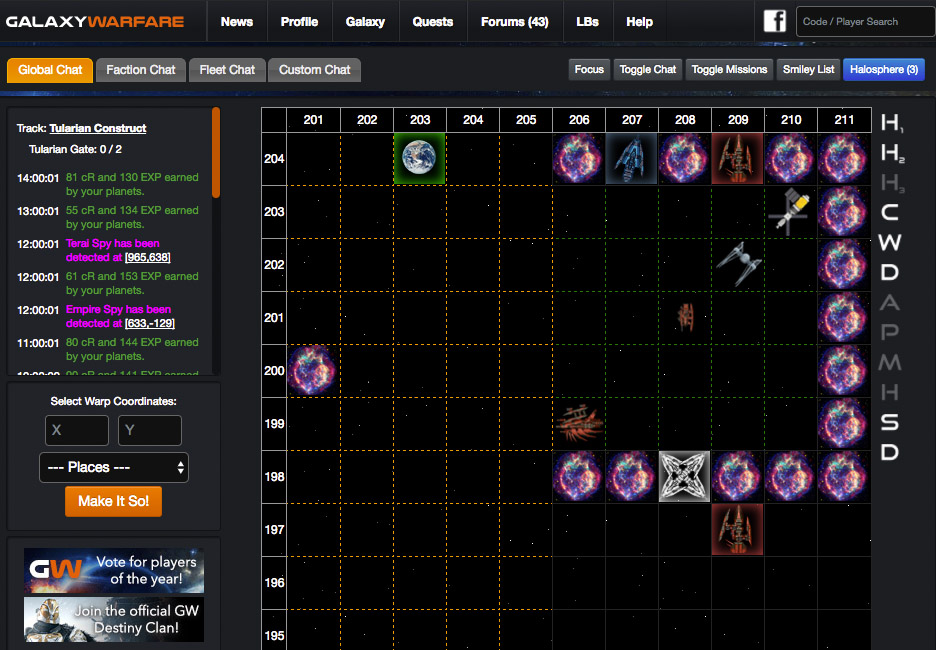Follow the Tularian Construct track link
This screenshot has height=650, width=936.
point(98,128)
